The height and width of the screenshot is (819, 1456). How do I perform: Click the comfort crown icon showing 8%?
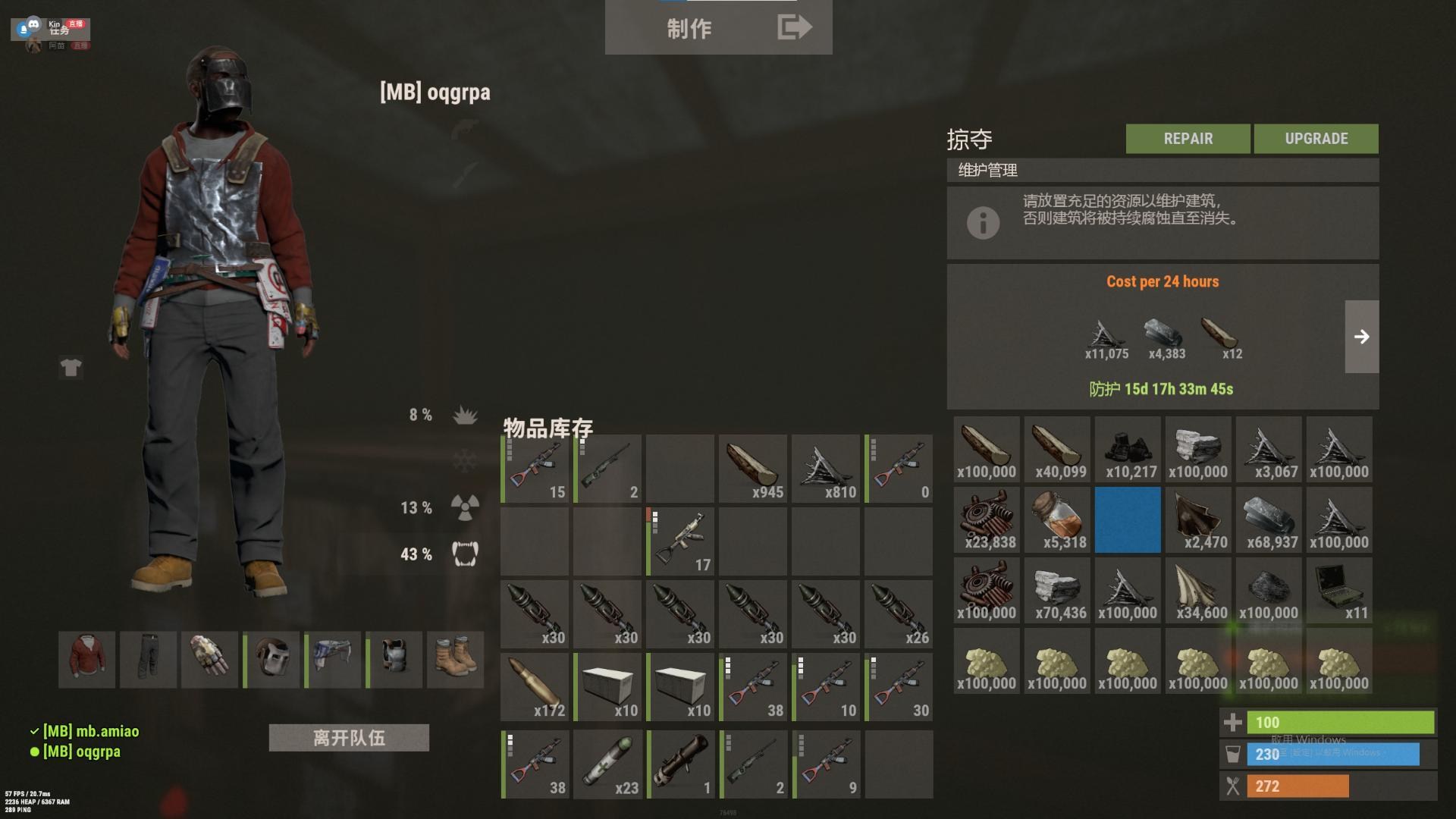click(466, 413)
